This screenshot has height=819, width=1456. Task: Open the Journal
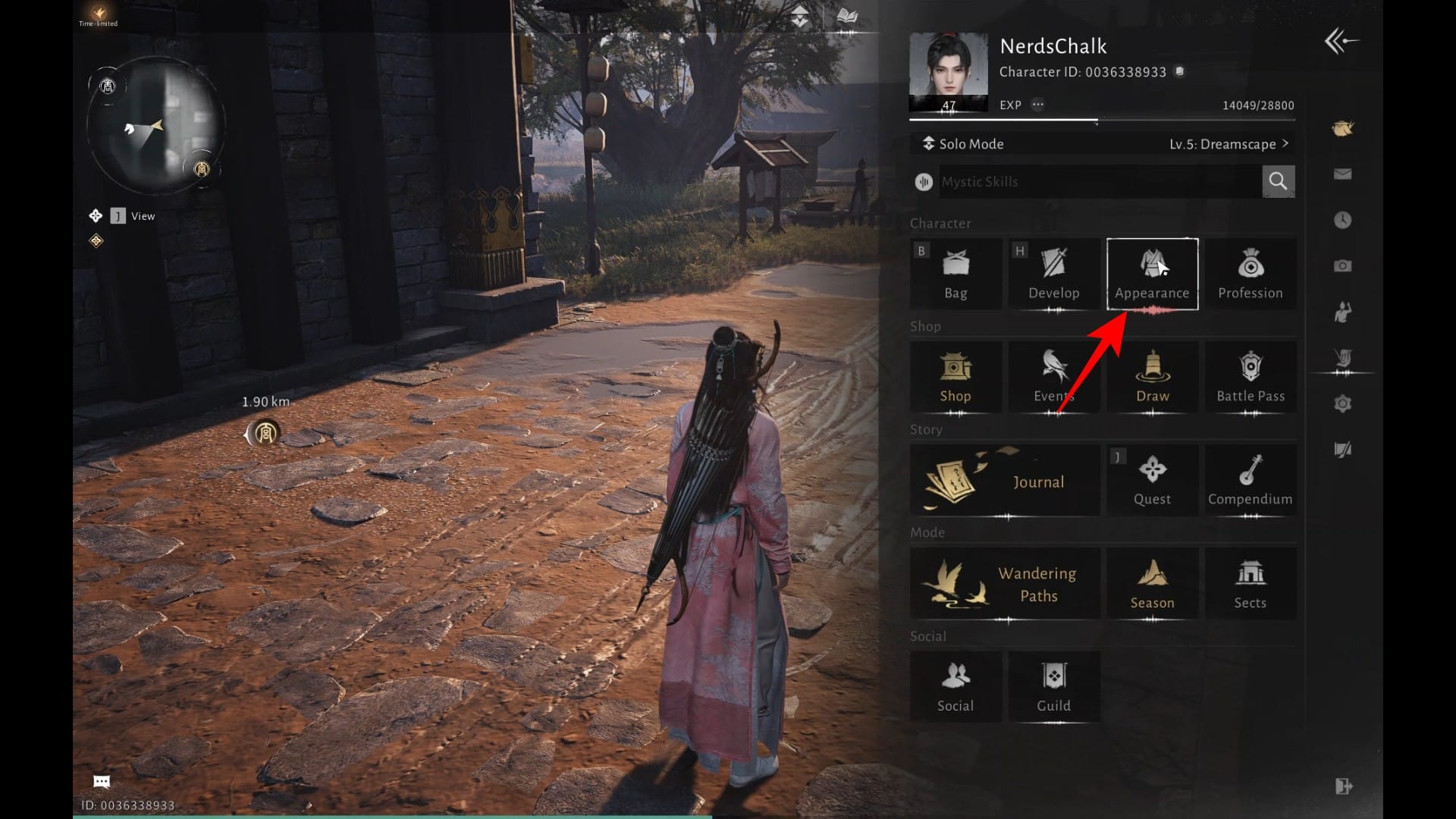[x=1005, y=481]
